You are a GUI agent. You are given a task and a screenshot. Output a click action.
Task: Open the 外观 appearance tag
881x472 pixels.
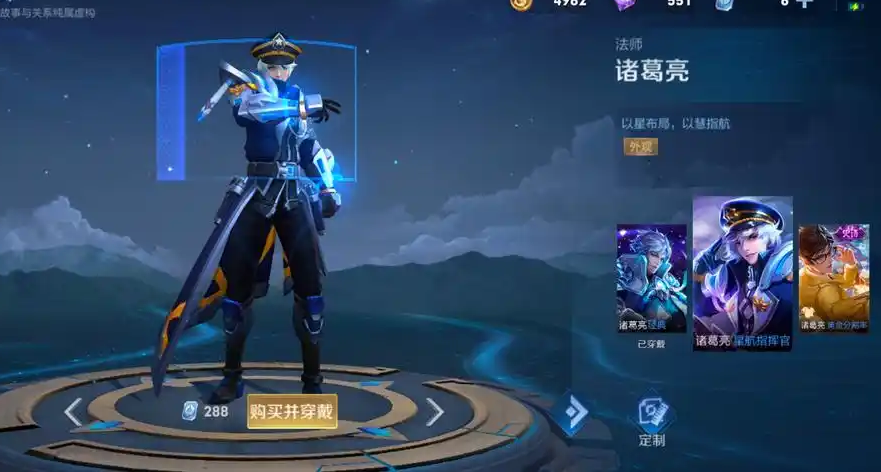[x=640, y=147]
